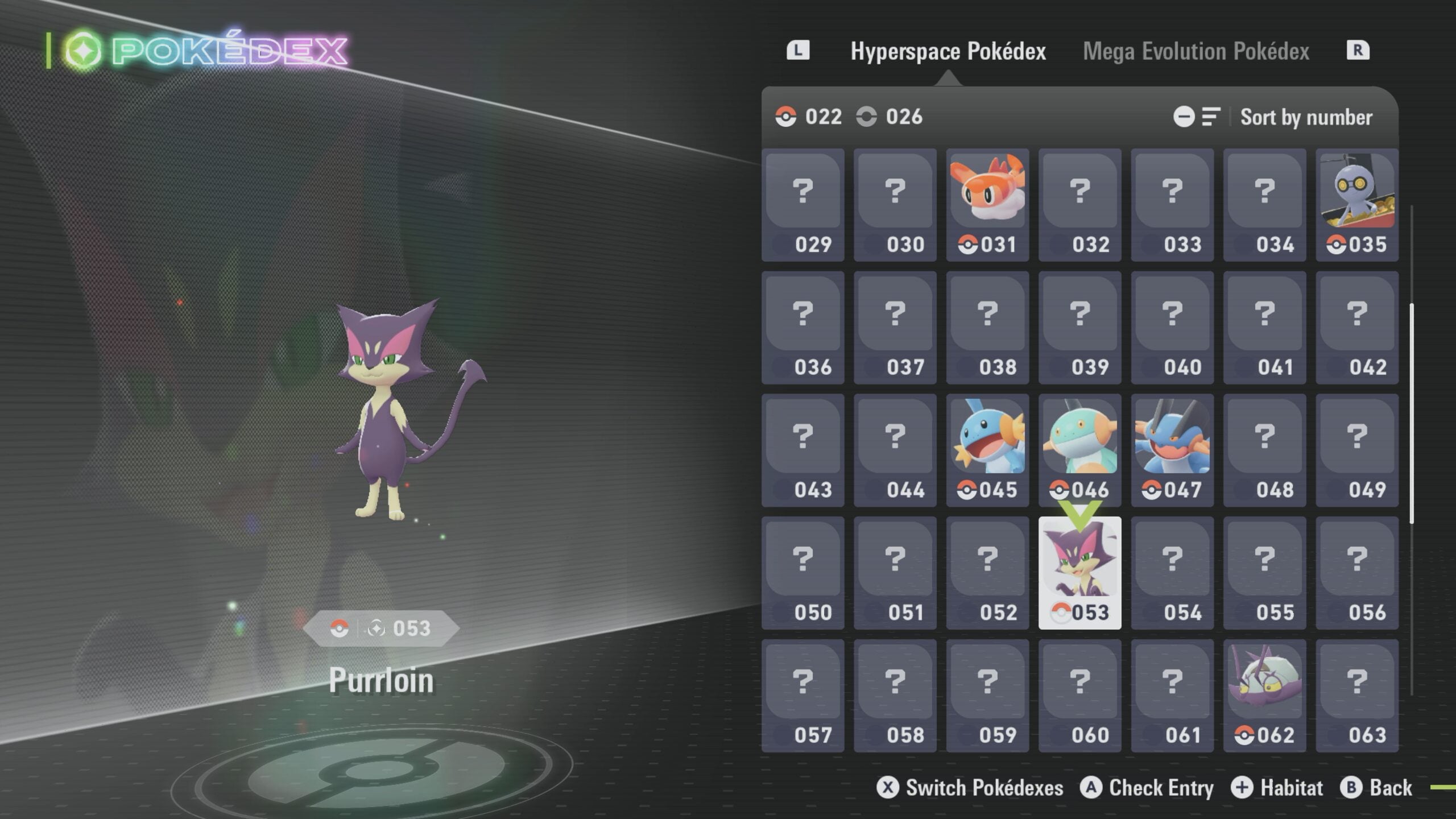Choose unknown entry 050
Viewport: 1456px width, 819px height.
803,573
